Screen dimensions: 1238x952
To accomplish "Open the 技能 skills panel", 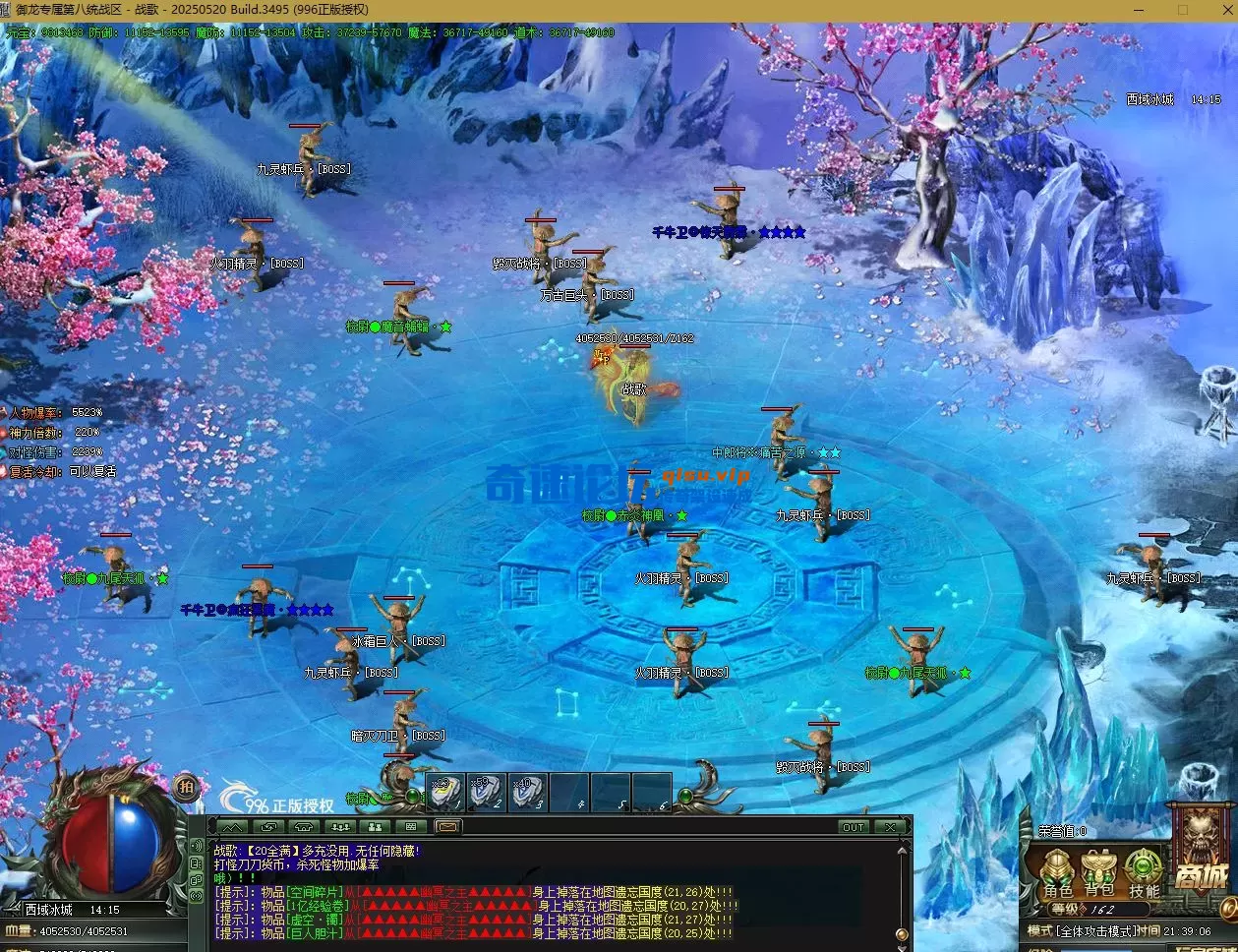I will tap(1144, 874).
